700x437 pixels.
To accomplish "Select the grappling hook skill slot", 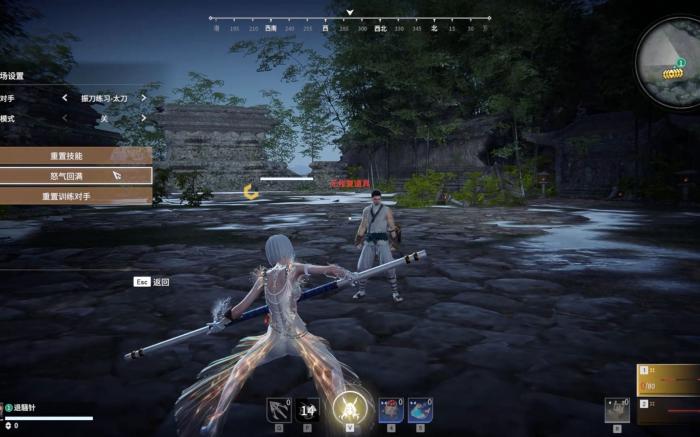I will click(279, 409).
